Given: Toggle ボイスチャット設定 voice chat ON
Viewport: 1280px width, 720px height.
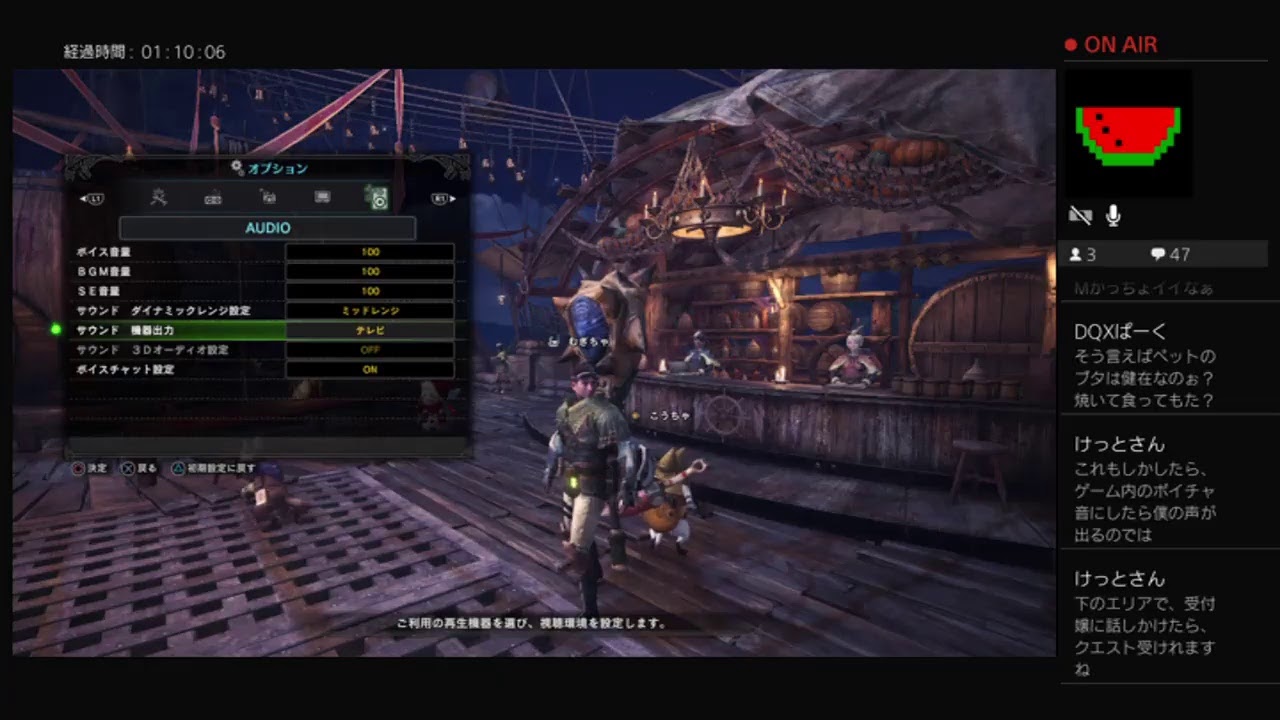Looking at the screenshot, I should (370, 370).
